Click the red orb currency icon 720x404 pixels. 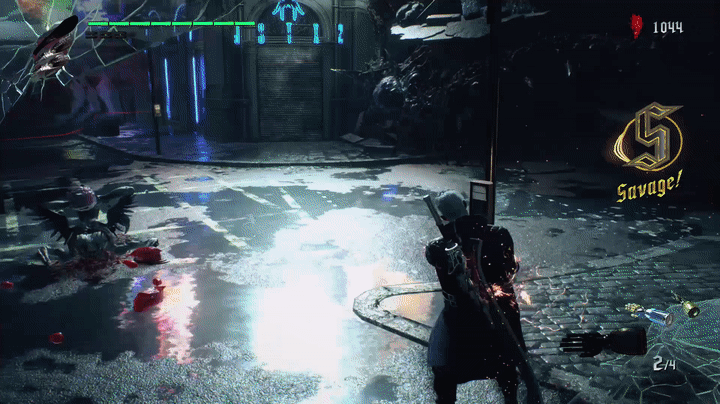pyautogui.click(x=636, y=27)
